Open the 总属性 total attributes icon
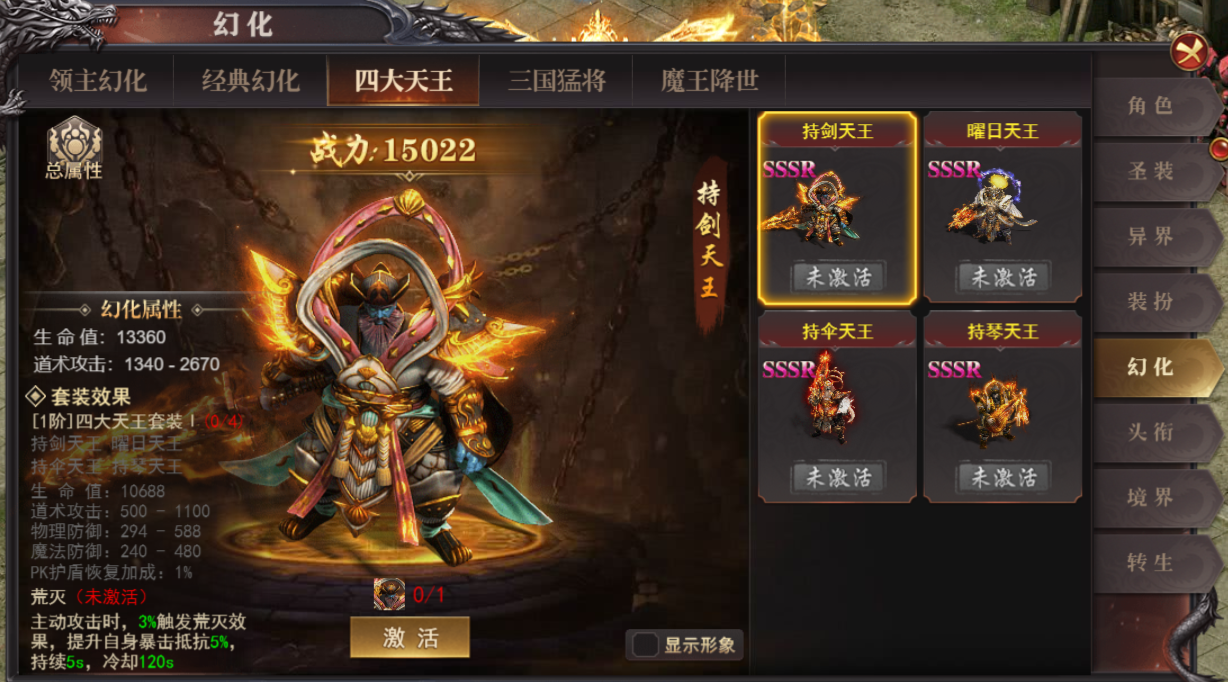 tap(74, 148)
